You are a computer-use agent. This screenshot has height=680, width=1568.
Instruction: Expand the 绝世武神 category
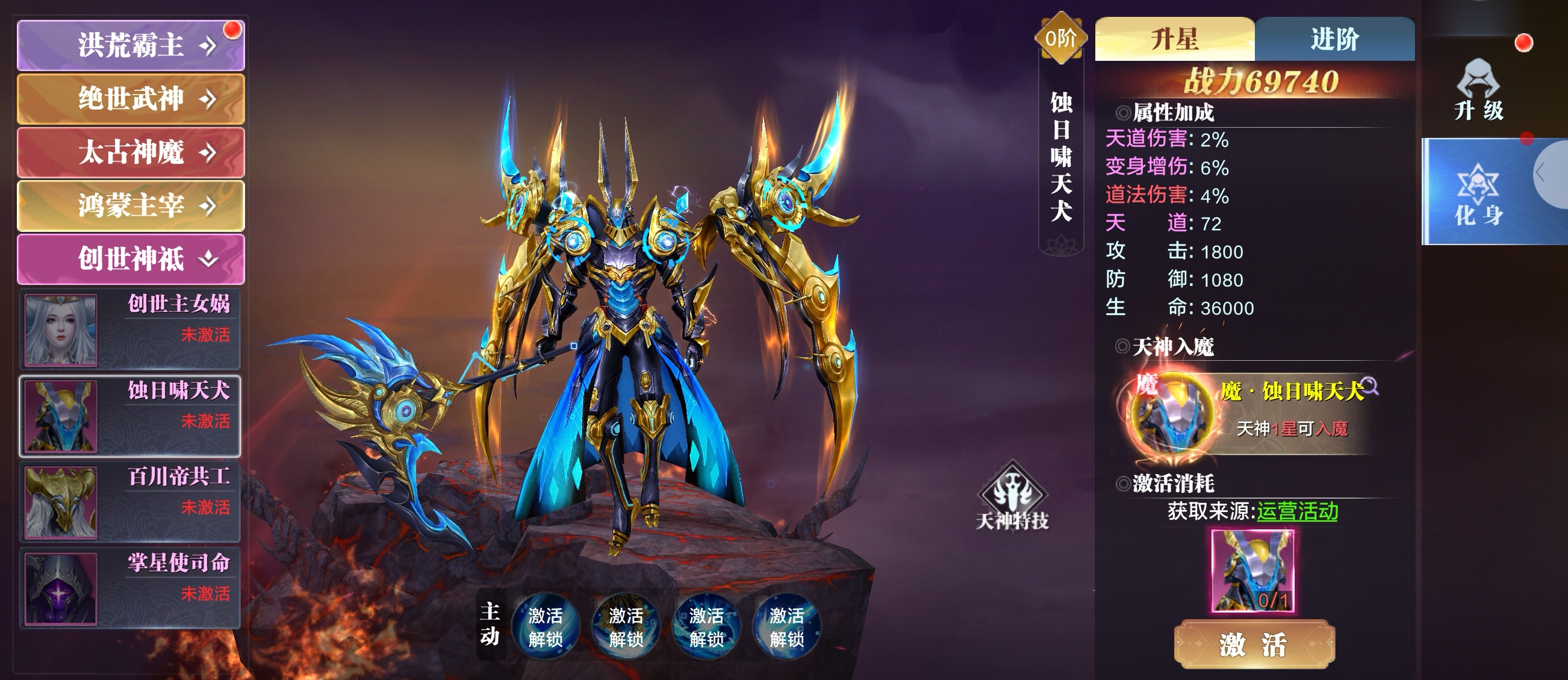coord(131,99)
